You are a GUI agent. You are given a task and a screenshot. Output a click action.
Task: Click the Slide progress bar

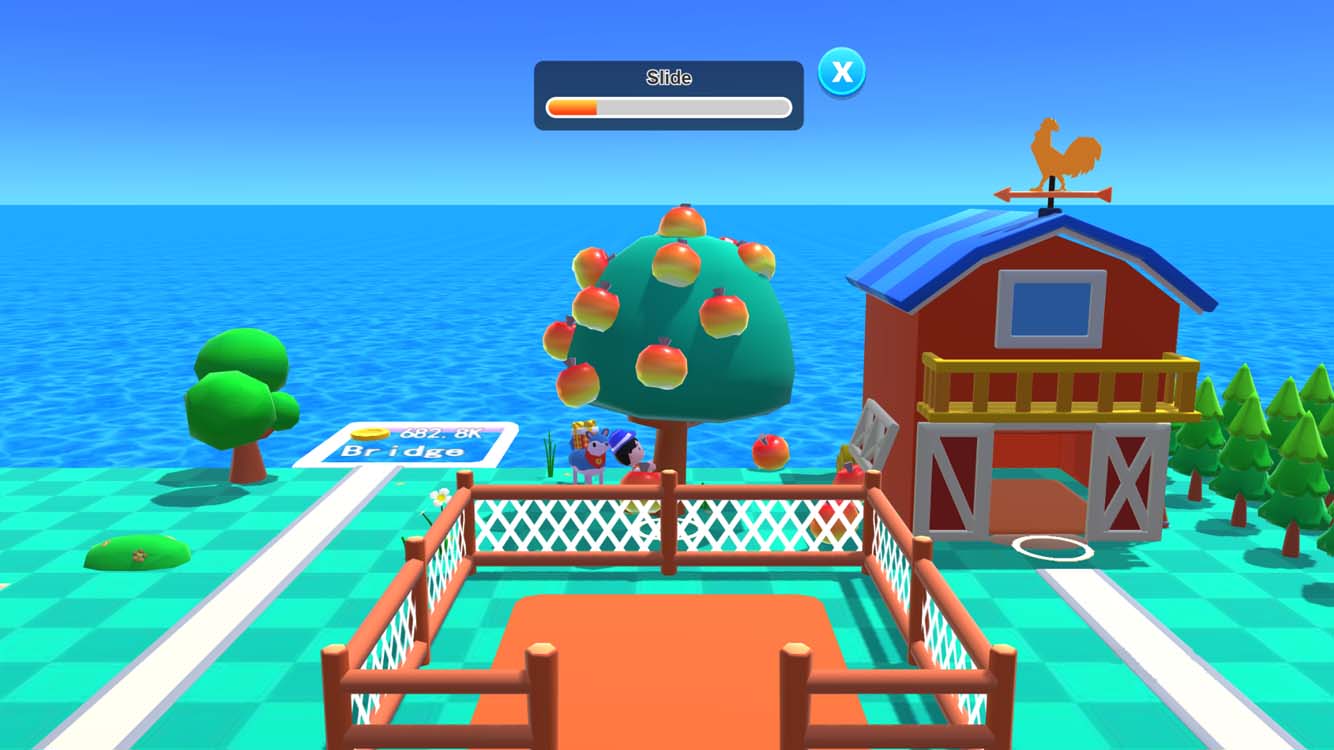tap(668, 104)
